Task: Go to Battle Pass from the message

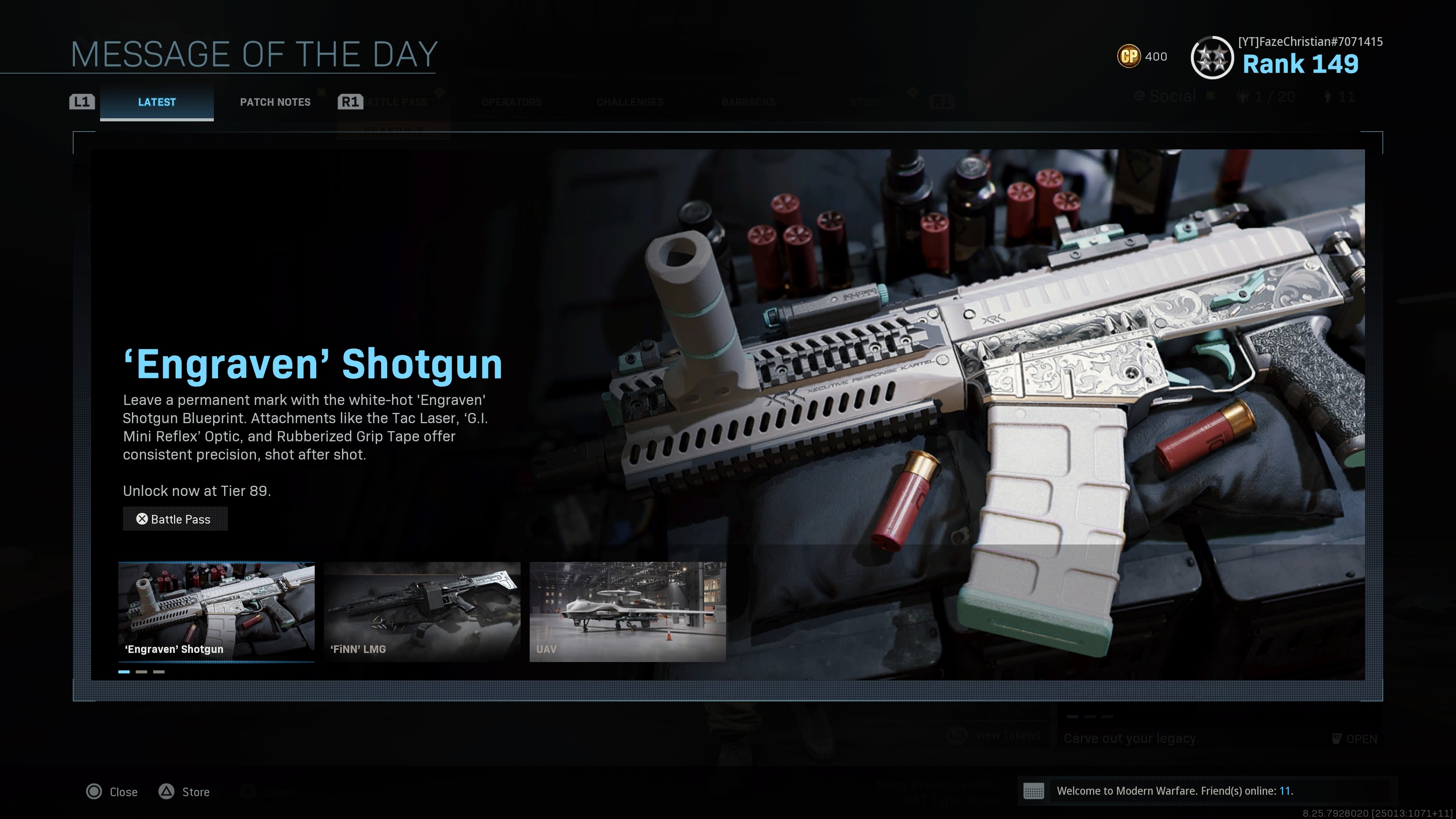Action: point(175,519)
